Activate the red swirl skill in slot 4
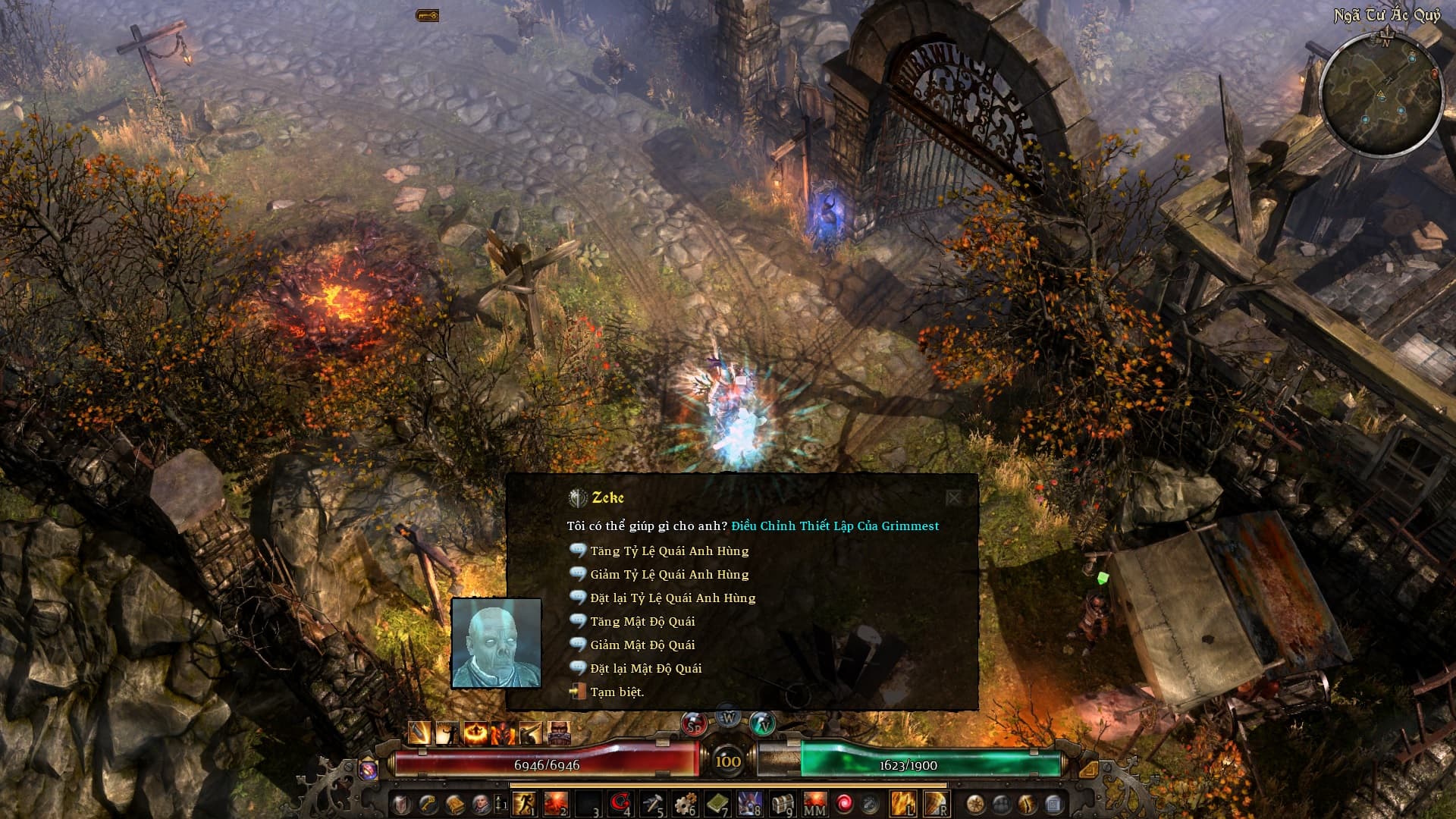This screenshot has height=819, width=1456. point(620,803)
